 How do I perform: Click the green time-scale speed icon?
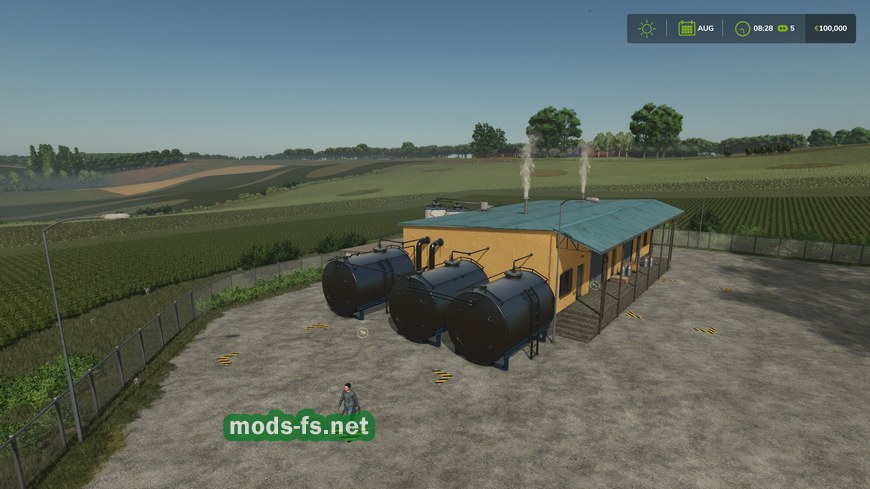[782, 28]
